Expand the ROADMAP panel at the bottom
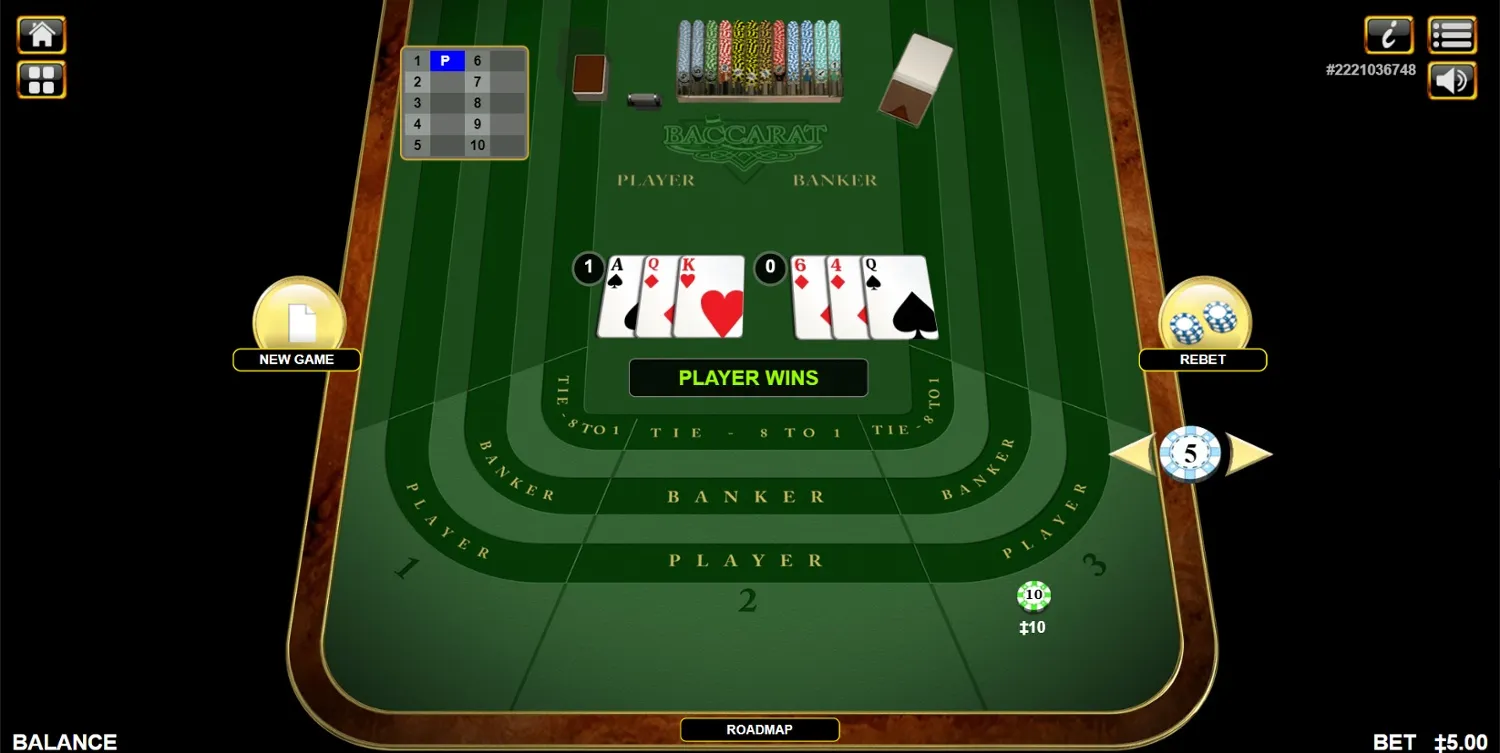The image size is (1500, 753). click(x=759, y=729)
